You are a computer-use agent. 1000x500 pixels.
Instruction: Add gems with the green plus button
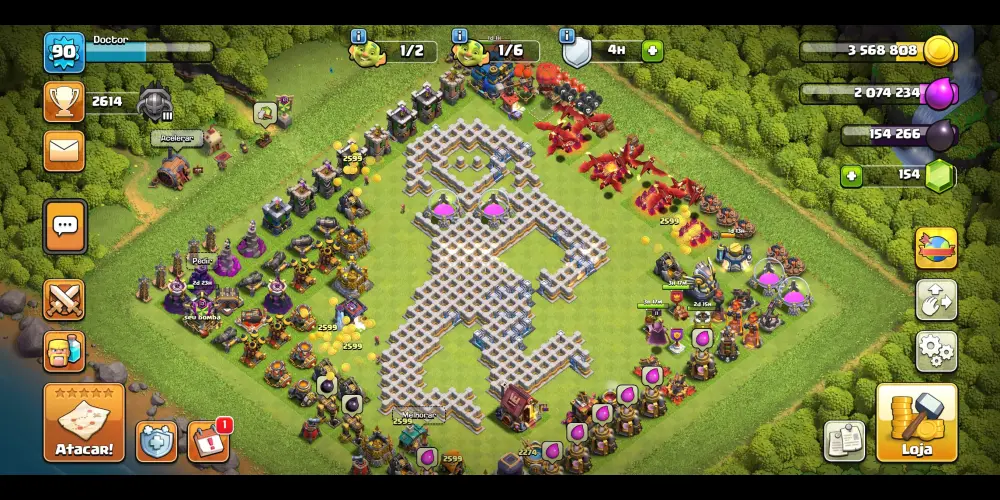852,176
